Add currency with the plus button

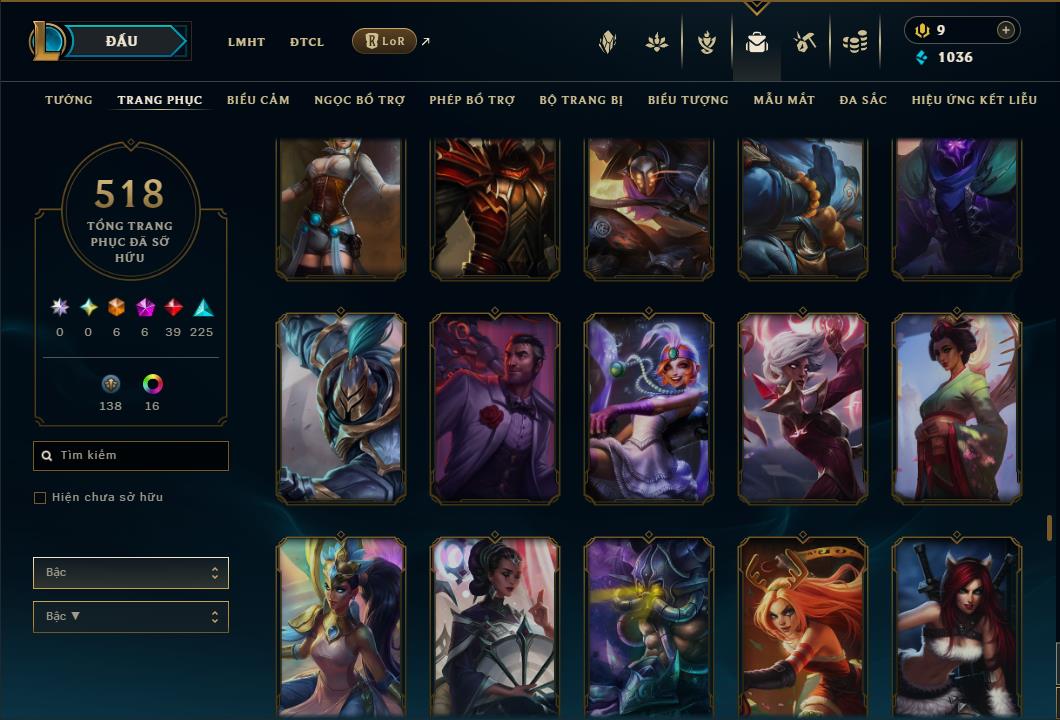pos(1006,30)
